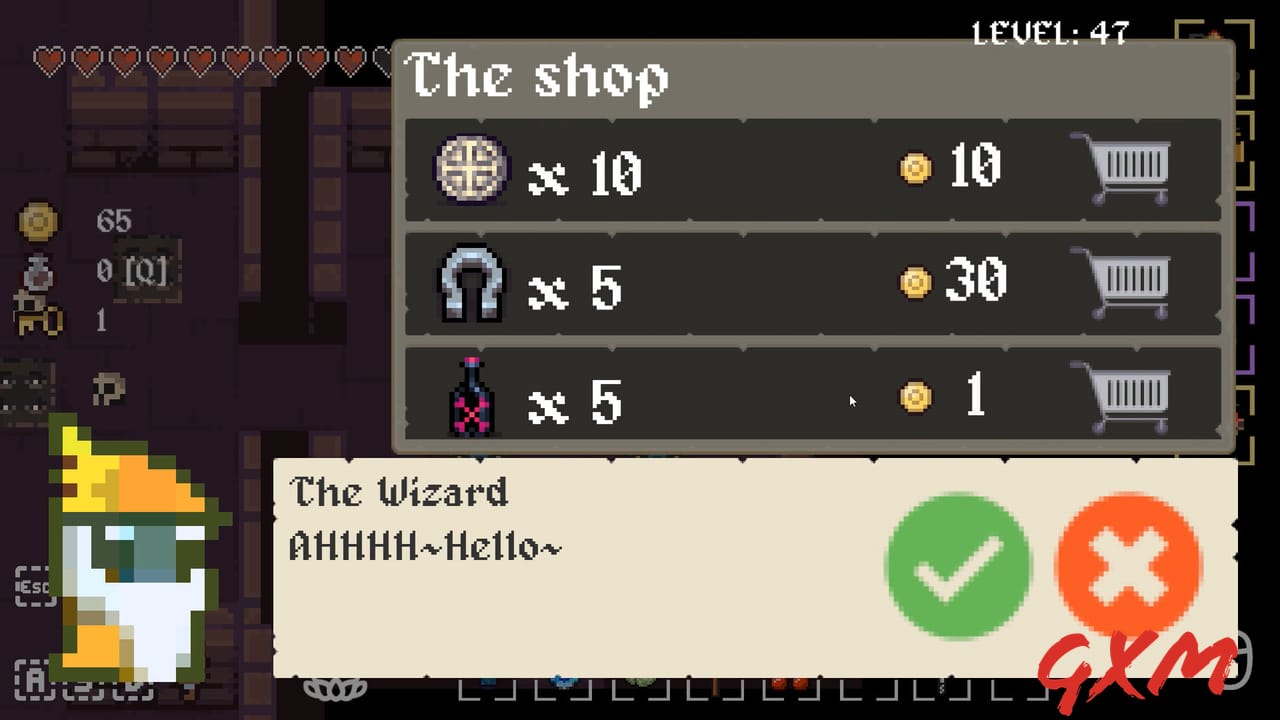The image size is (1280, 720).
Task: Accept the Wizard's dialog with the green checkmark
Action: [958, 565]
